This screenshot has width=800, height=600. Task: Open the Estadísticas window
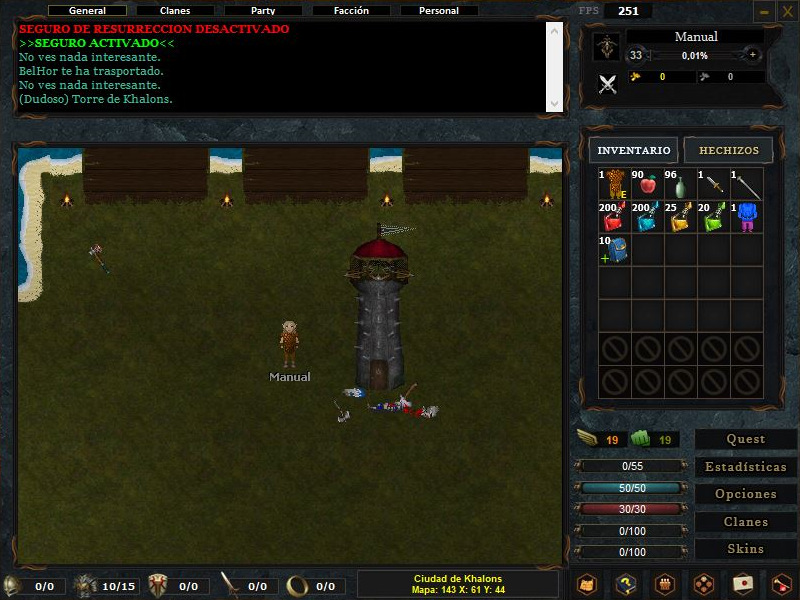tap(746, 467)
